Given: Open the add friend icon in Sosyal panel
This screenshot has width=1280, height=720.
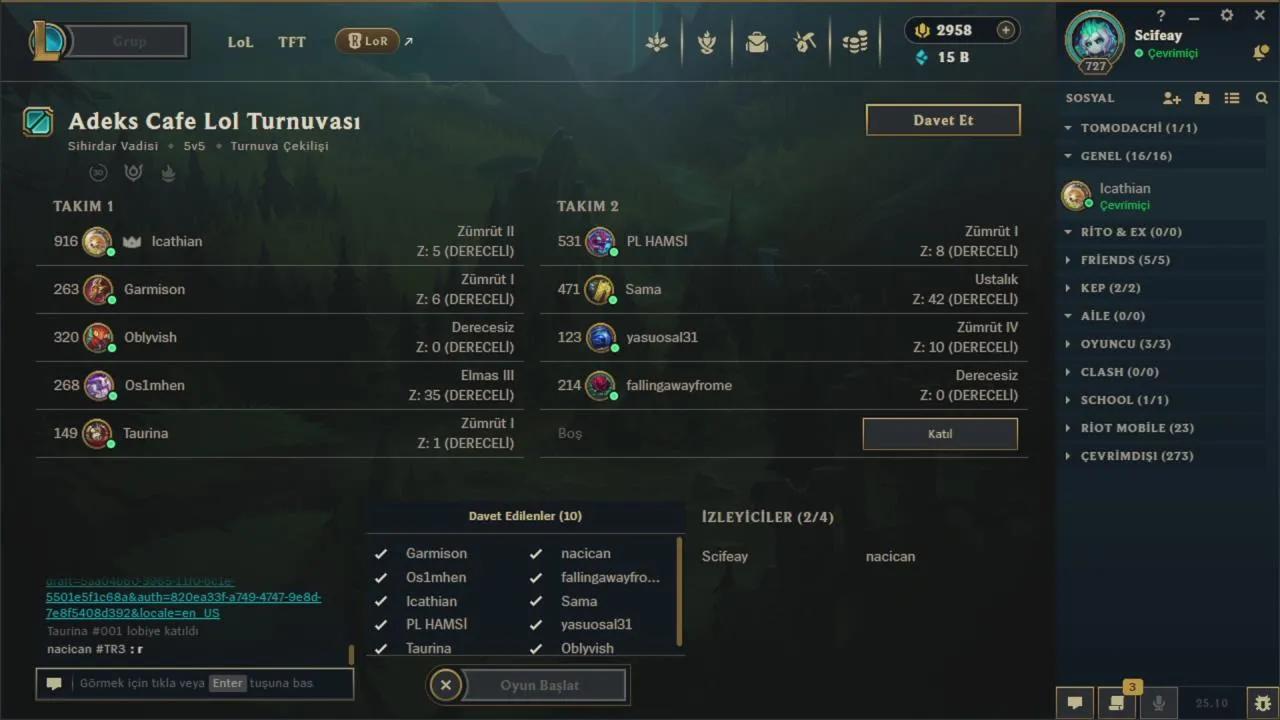Looking at the screenshot, I should (x=1171, y=97).
